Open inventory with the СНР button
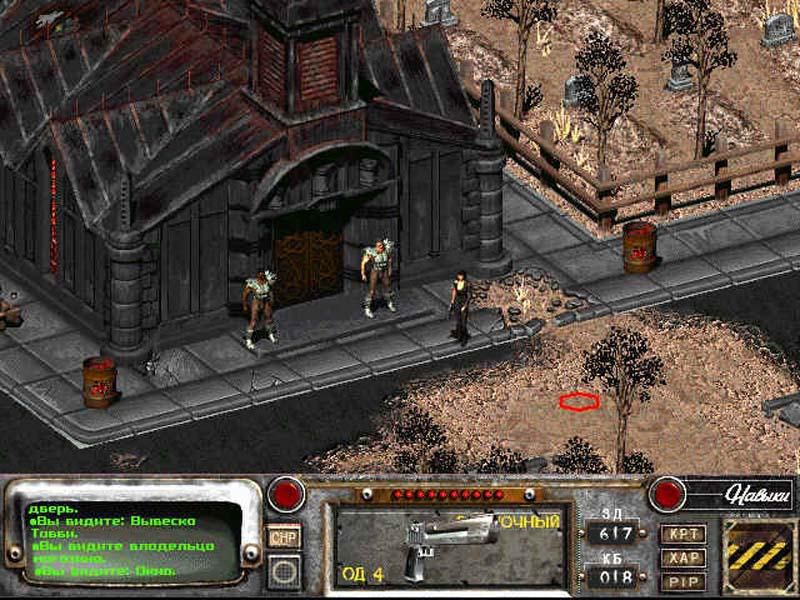The height and width of the screenshot is (600, 800). 284,538
